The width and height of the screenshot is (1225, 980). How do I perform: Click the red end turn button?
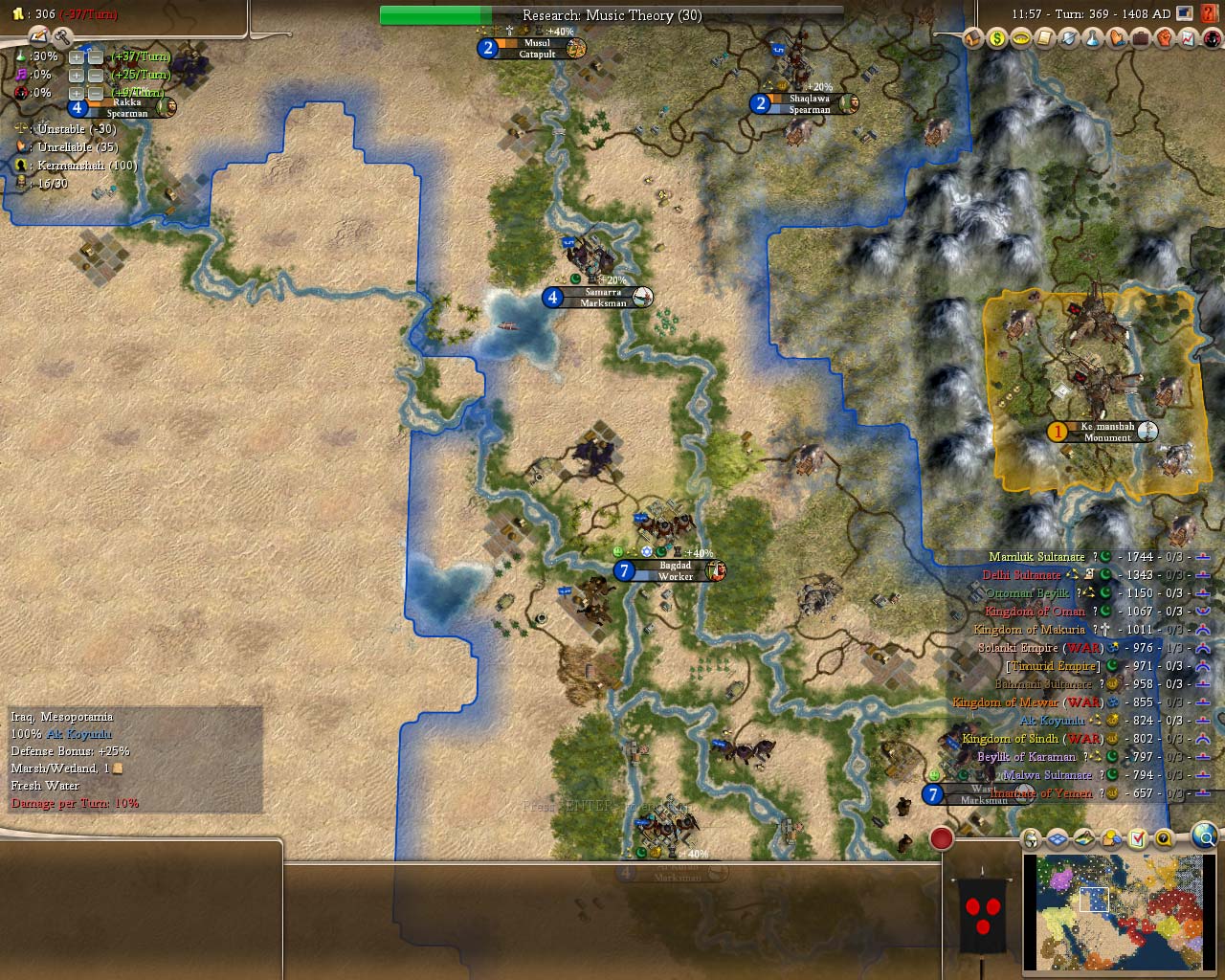point(942,838)
